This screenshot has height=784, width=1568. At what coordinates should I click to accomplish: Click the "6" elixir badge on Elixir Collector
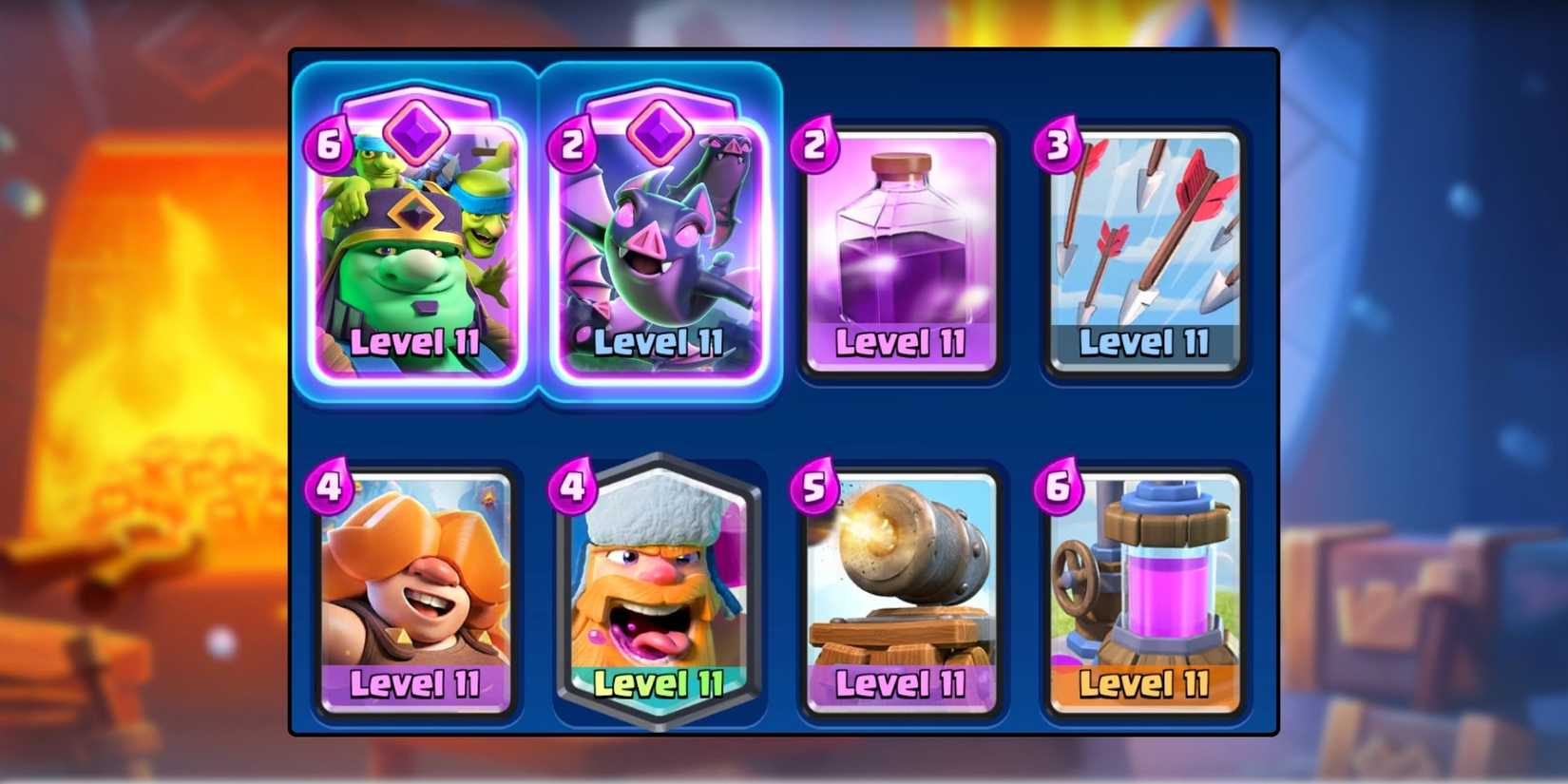tap(1058, 488)
